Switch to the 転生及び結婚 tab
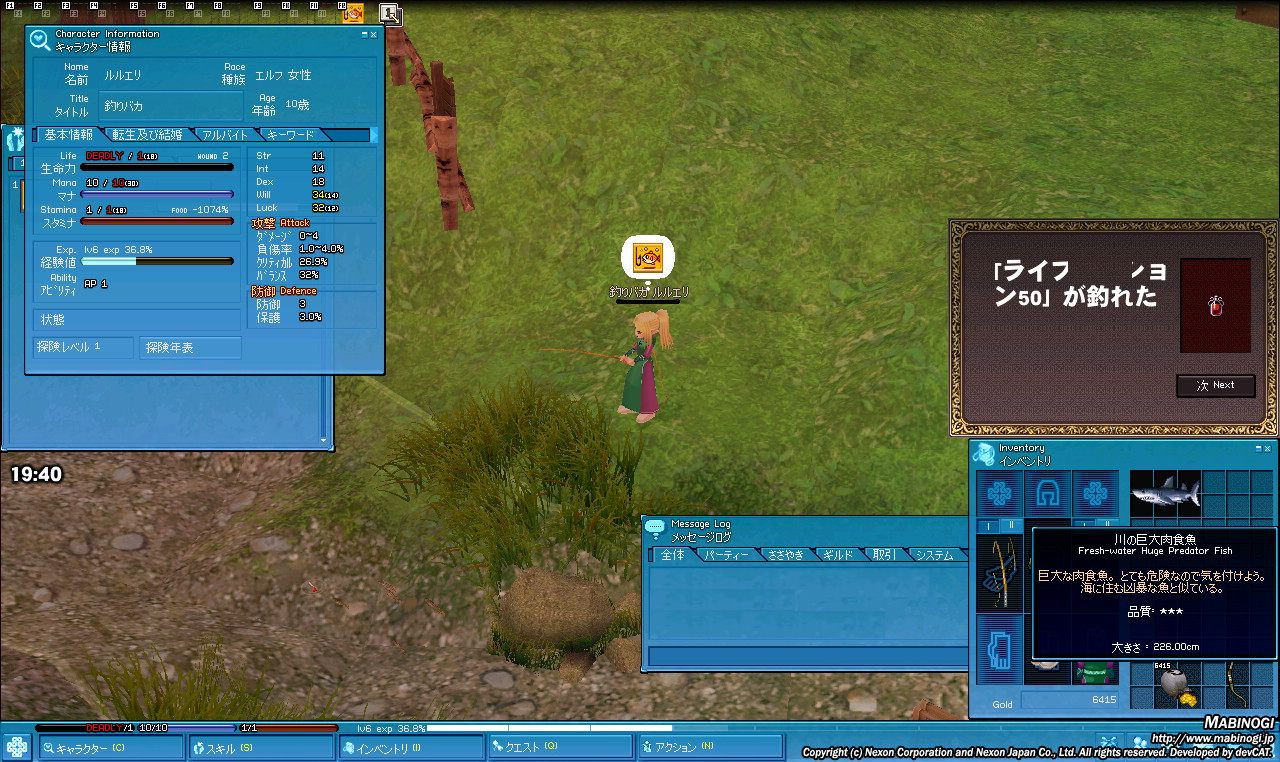The height and width of the screenshot is (762, 1280). (x=148, y=135)
